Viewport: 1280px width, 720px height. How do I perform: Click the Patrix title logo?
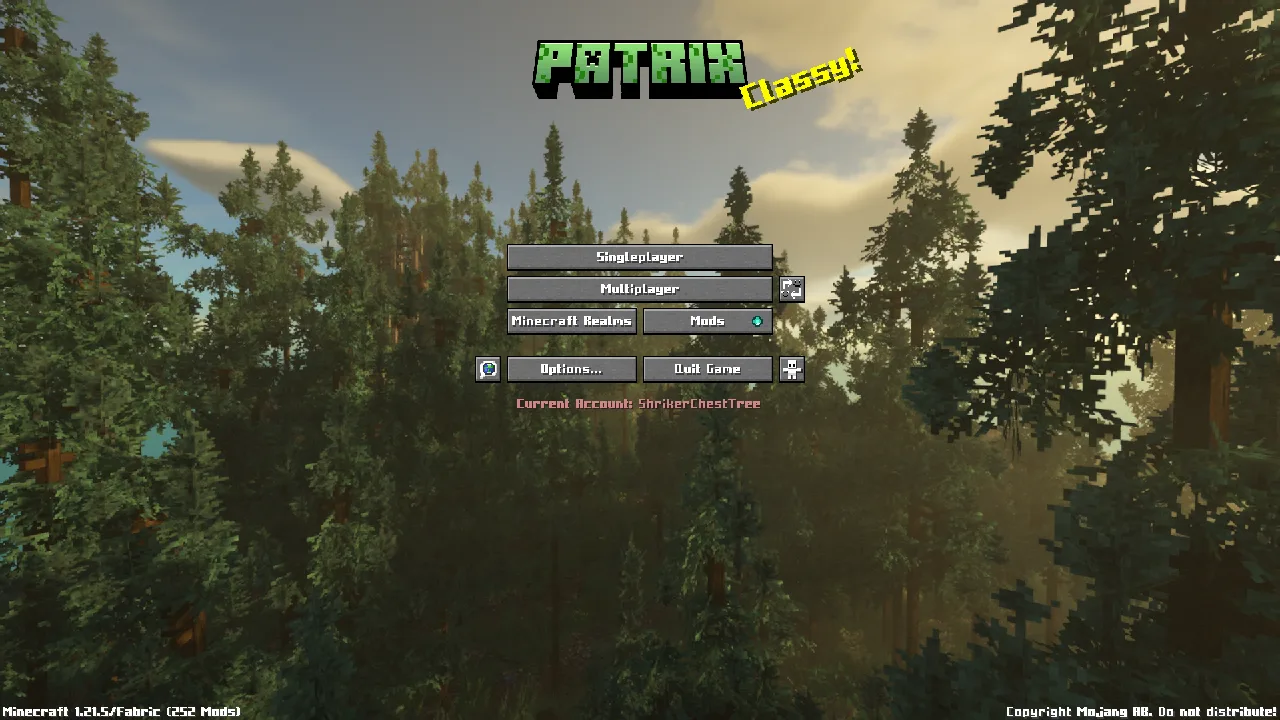640,65
